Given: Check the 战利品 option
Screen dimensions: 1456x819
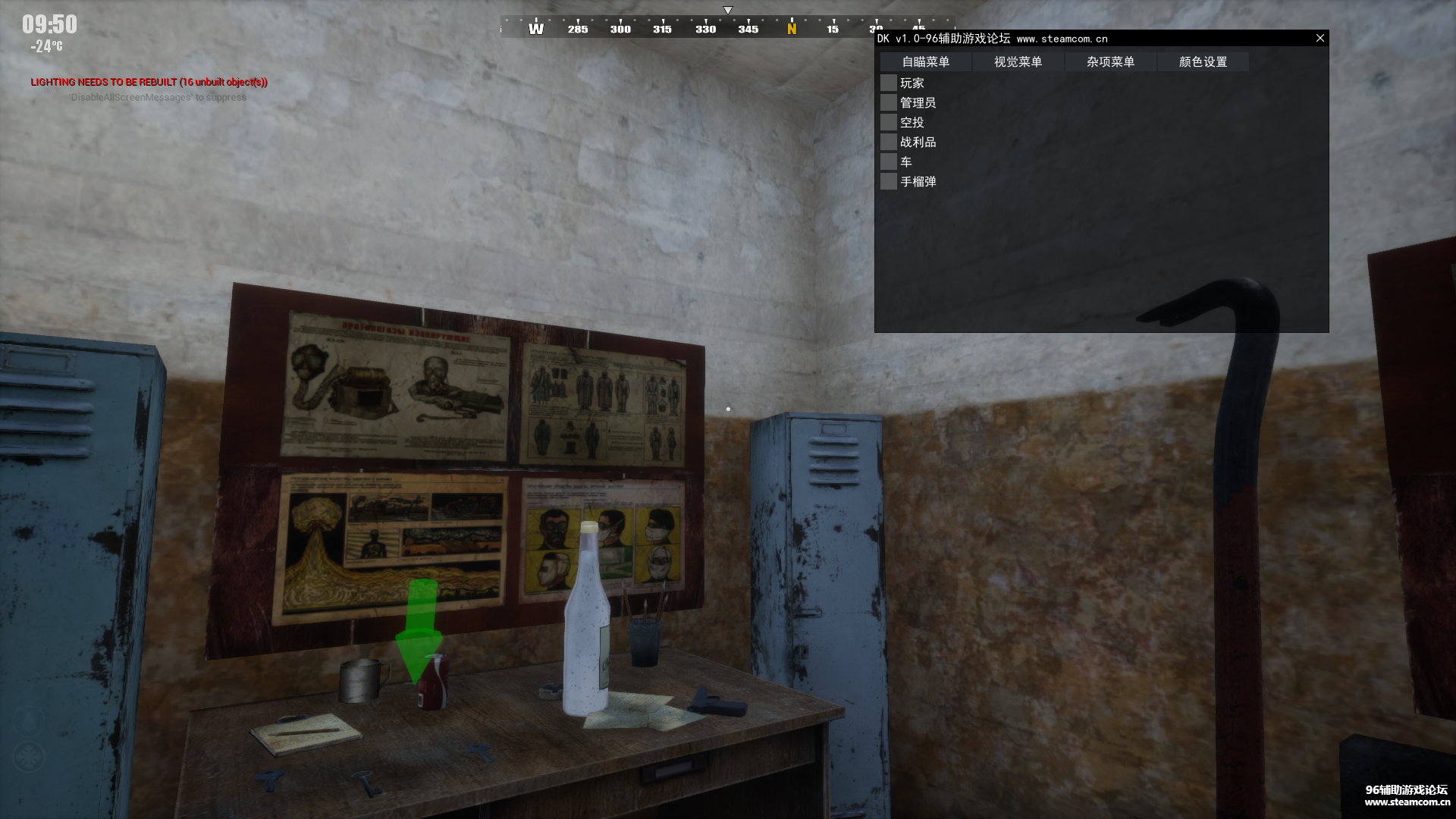Looking at the screenshot, I should click(x=889, y=142).
